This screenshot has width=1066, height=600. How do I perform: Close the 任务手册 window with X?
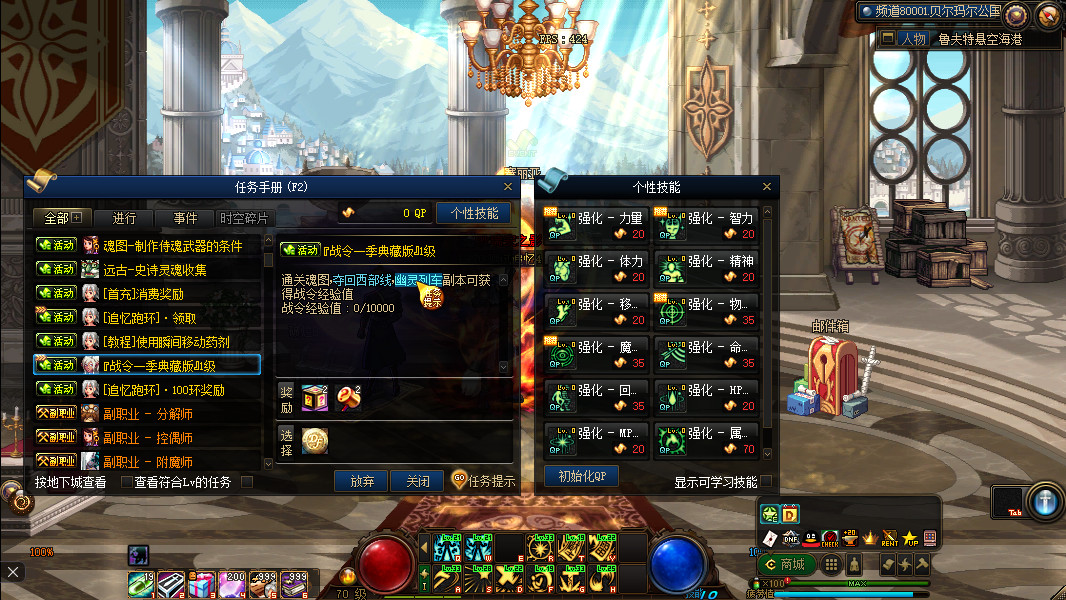click(509, 187)
